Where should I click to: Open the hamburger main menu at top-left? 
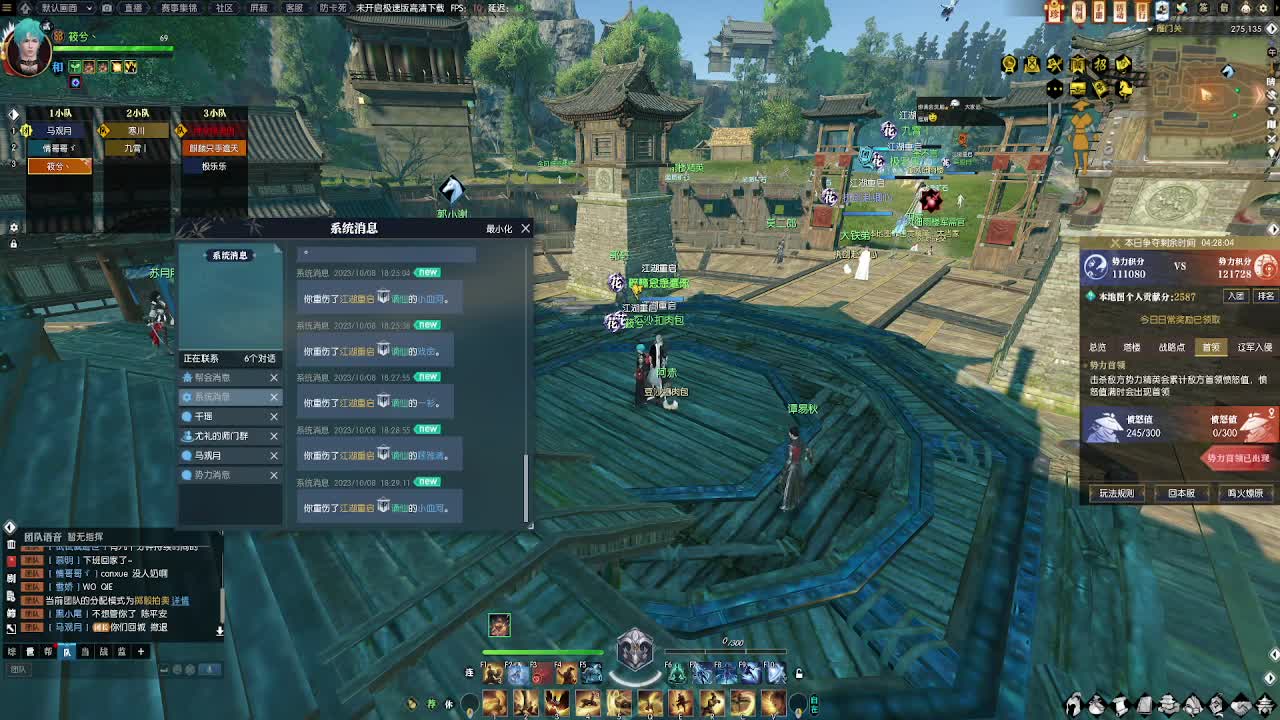point(8,9)
